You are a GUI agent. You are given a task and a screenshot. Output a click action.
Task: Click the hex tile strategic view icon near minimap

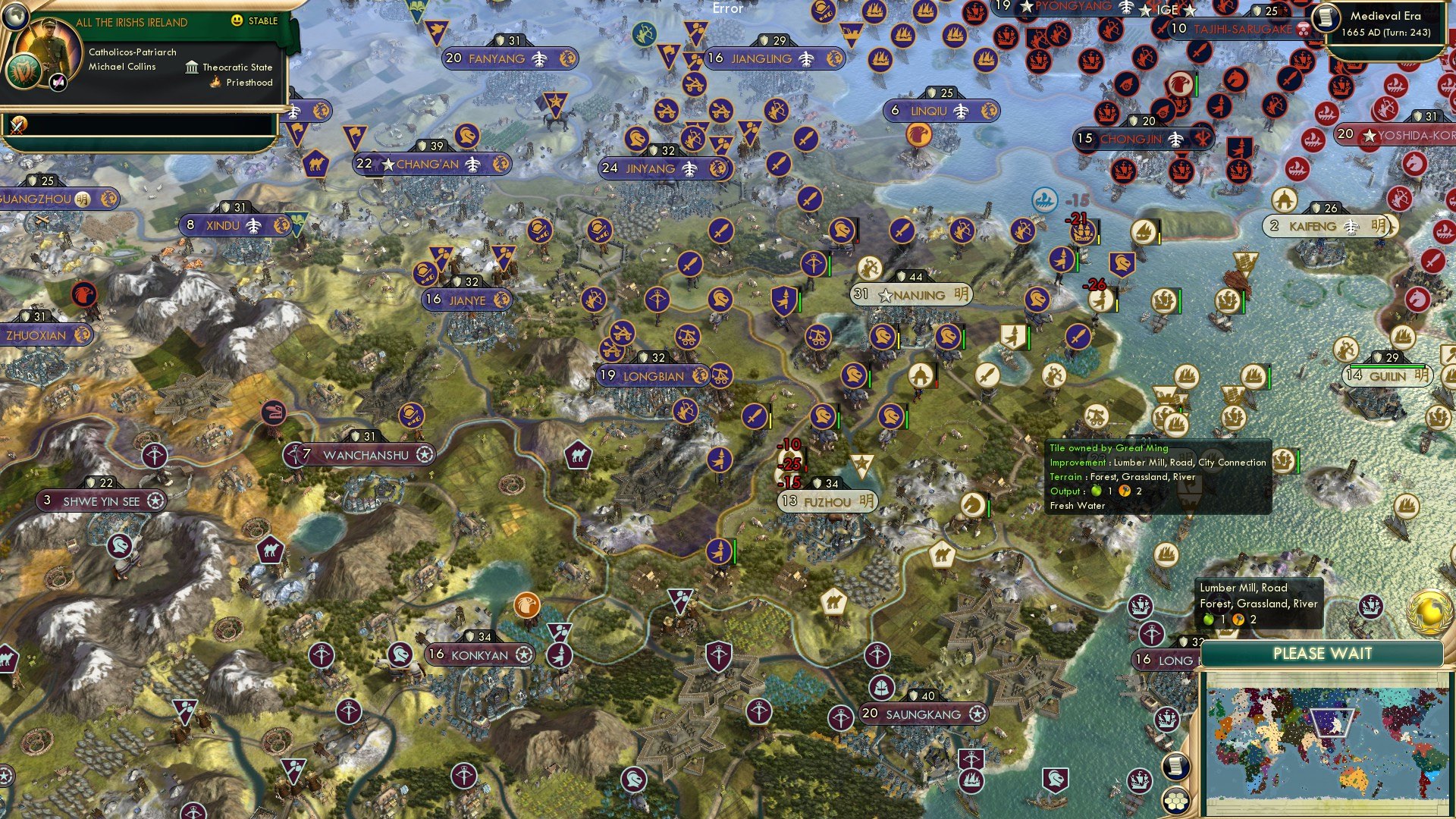tap(1177, 800)
